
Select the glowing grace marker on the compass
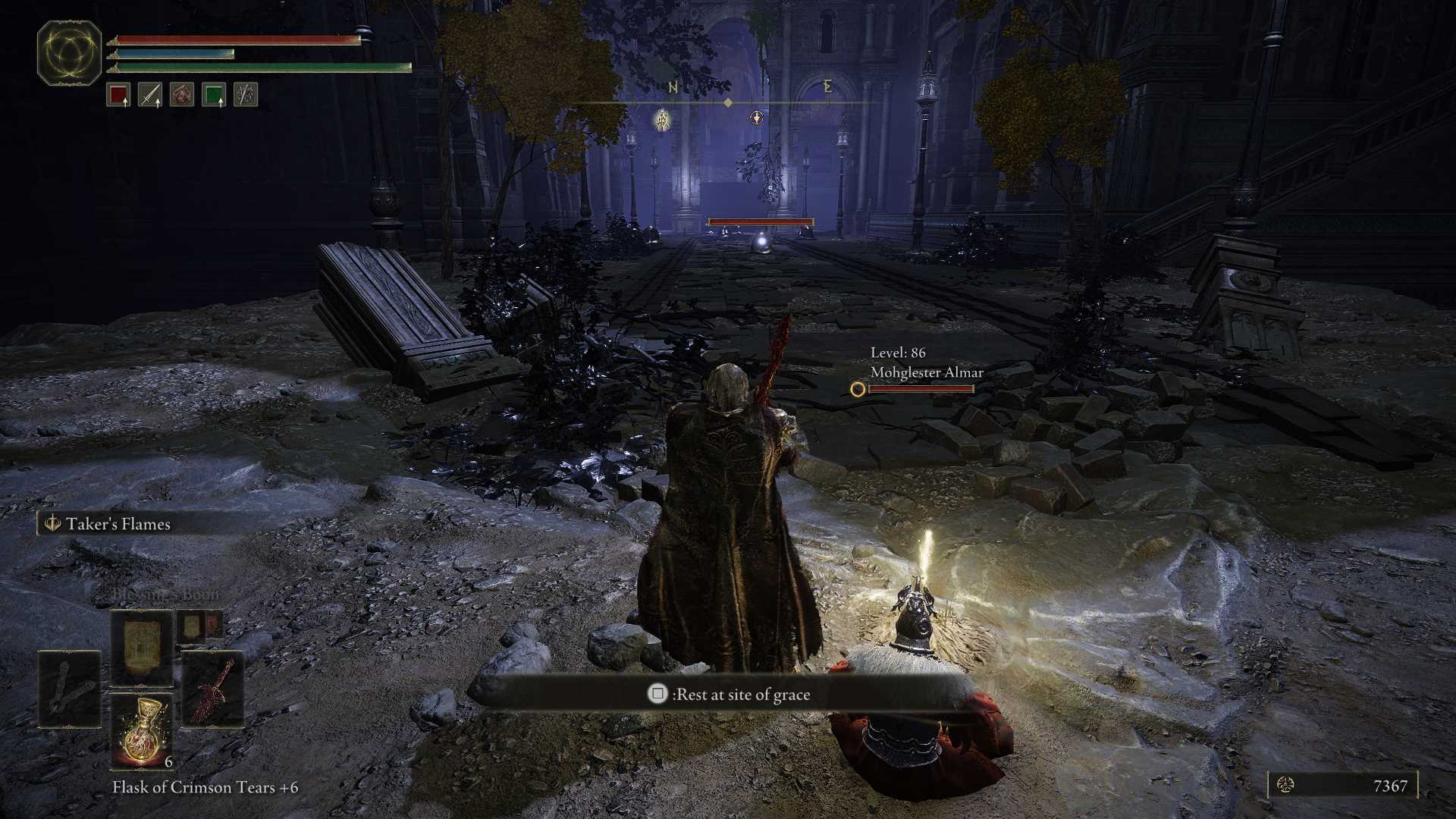point(663,120)
